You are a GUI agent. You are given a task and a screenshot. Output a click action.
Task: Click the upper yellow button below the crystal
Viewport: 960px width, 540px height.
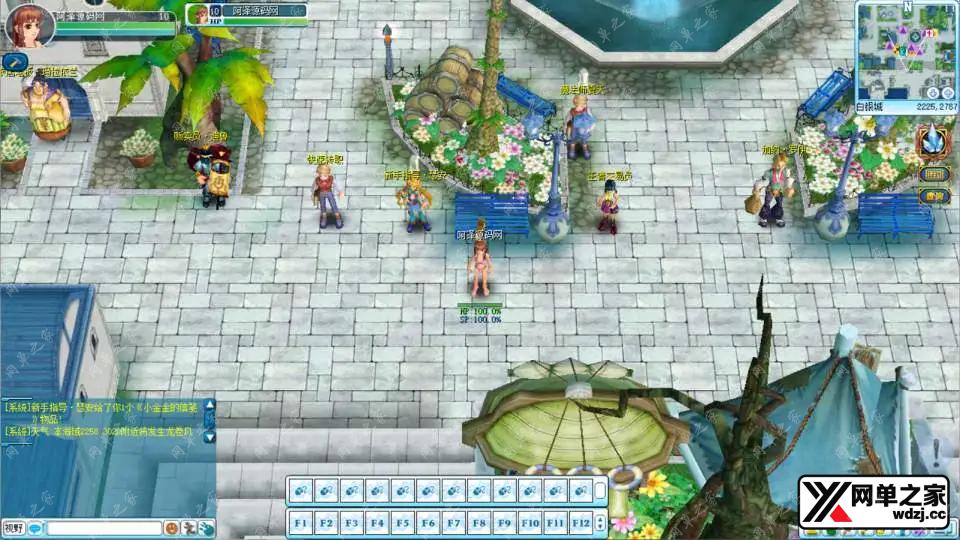click(x=935, y=174)
